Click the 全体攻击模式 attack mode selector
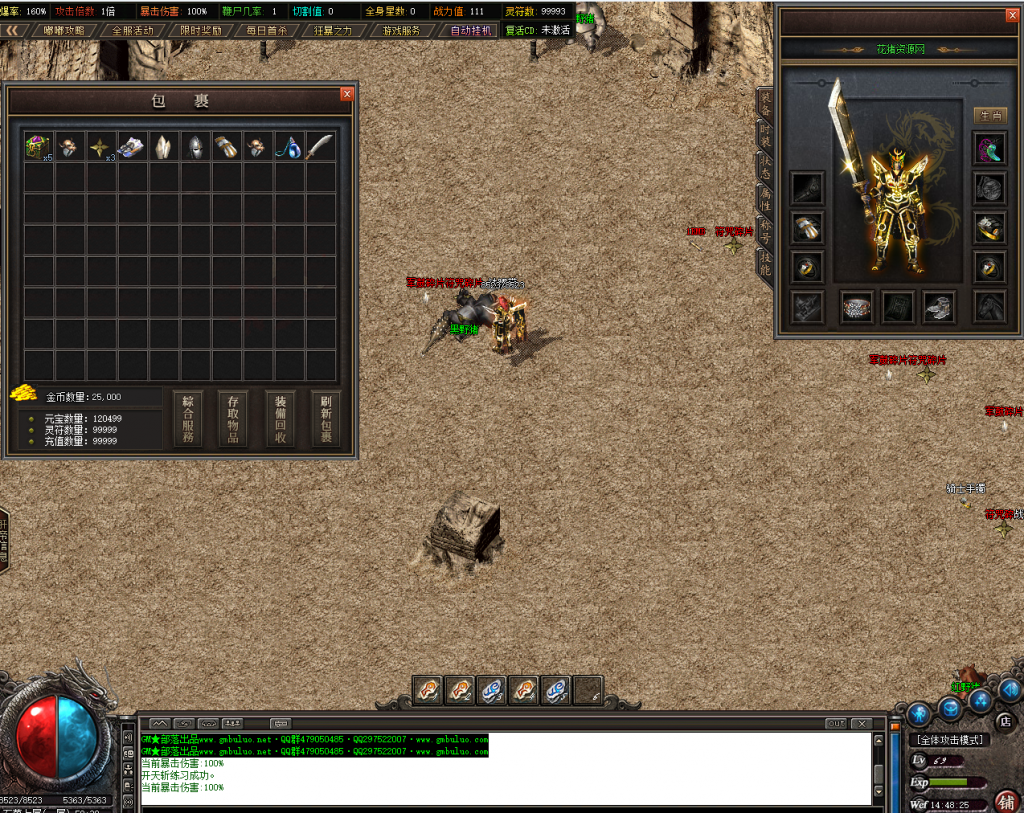The width and height of the screenshot is (1024, 813). tap(951, 740)
